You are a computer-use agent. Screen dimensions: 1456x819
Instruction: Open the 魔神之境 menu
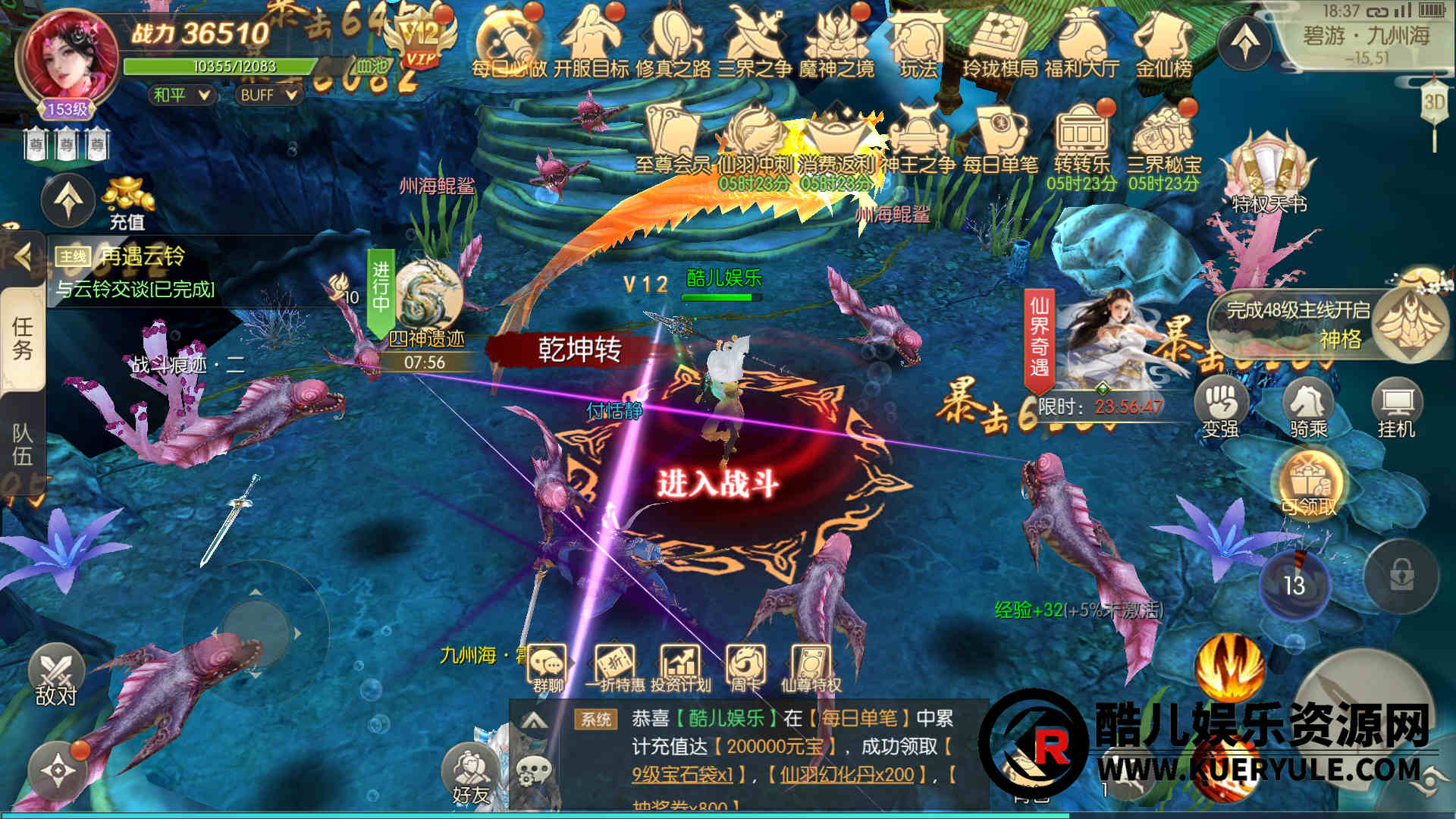(836, 44)
